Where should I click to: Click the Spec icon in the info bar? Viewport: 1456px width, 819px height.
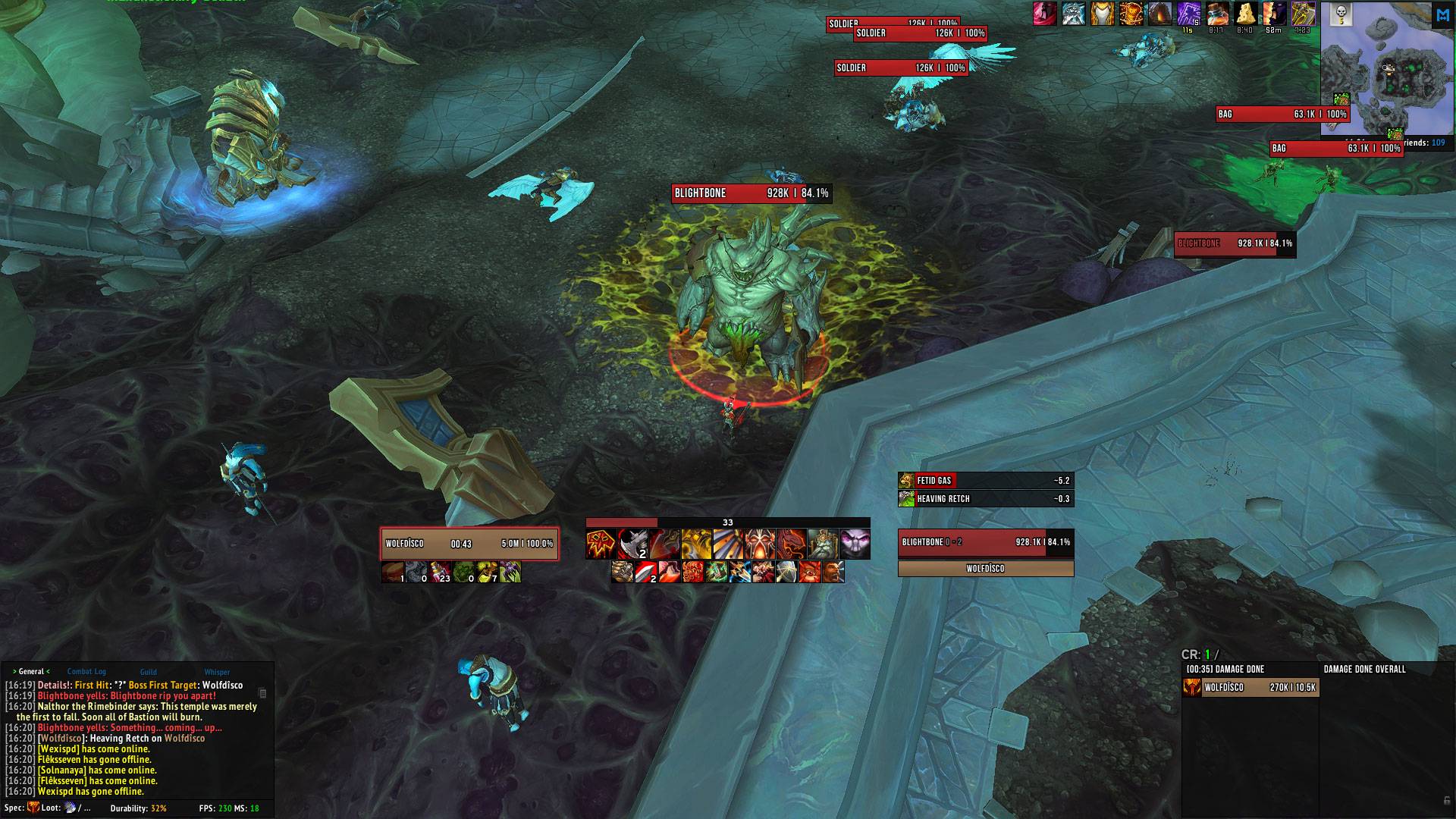(33, 808)
